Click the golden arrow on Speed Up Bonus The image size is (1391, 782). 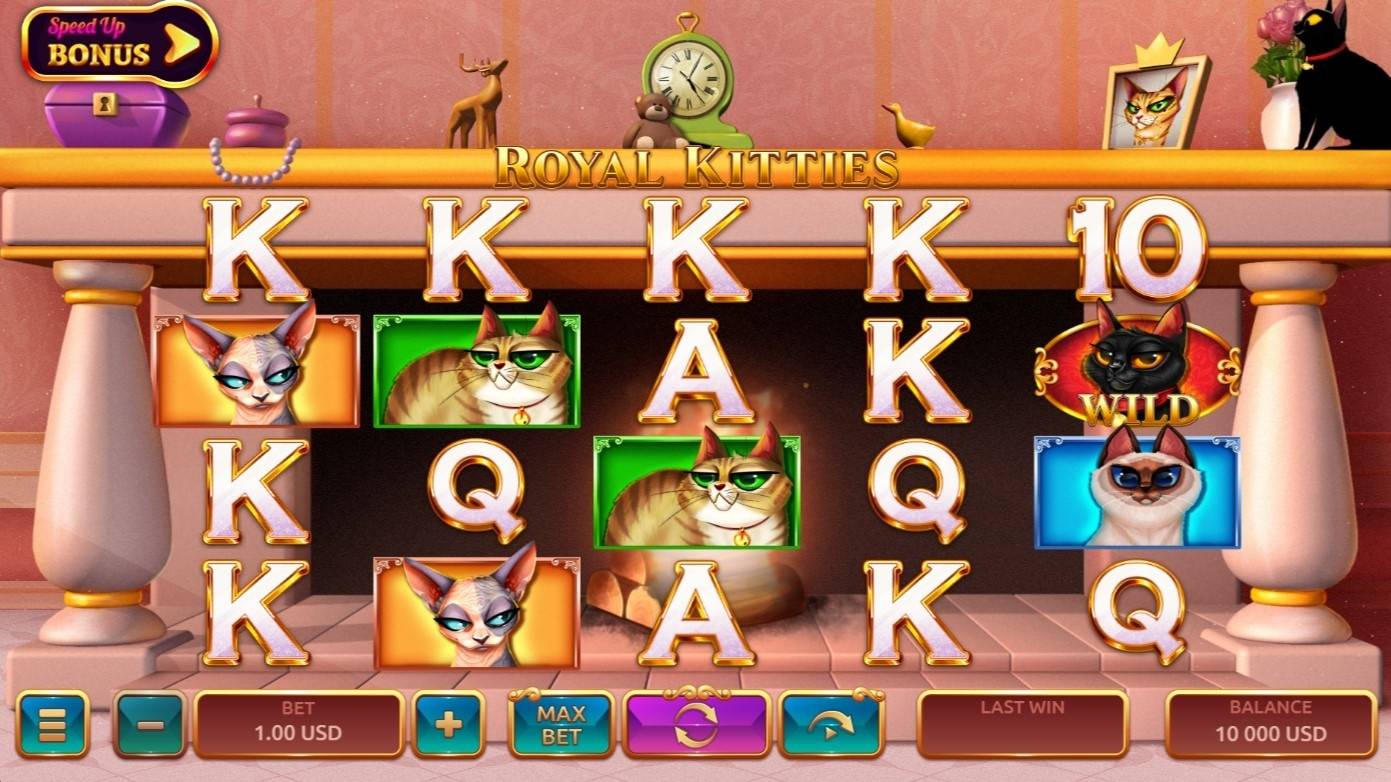pyautogui.click(x=180, y=42)
